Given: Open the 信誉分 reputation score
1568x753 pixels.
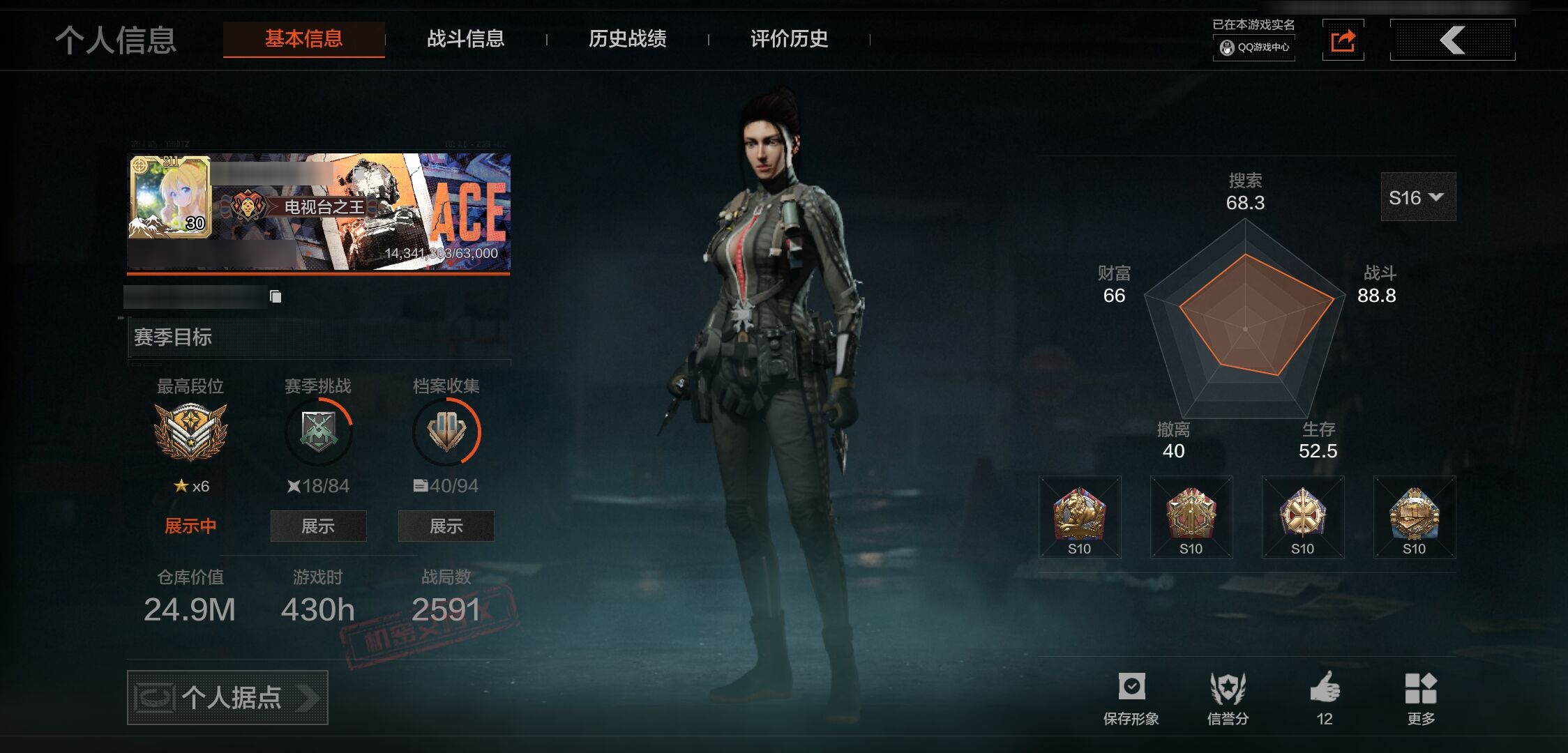Looking at the screenshot, I should pos(1228,698).
